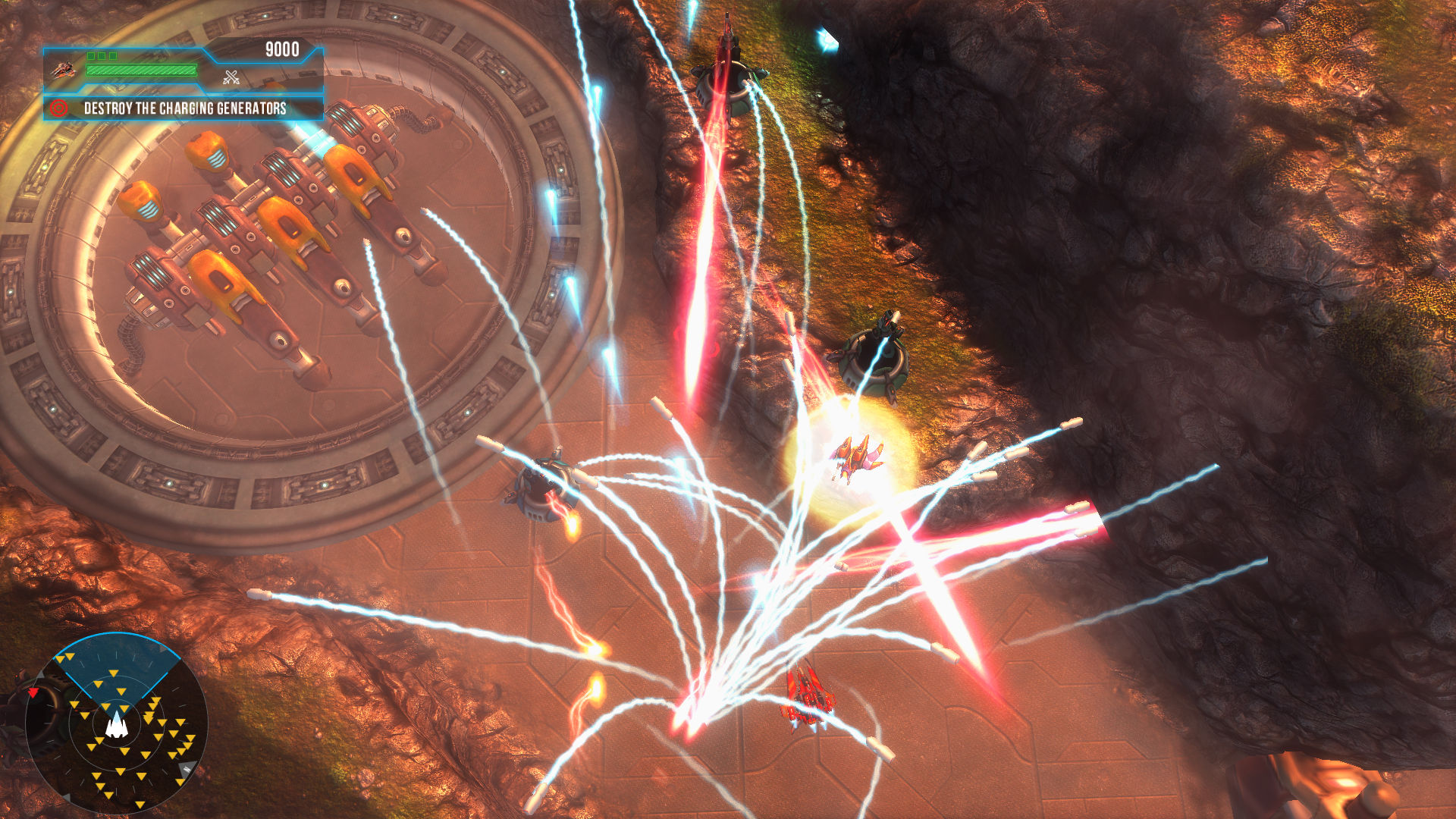Select the red enemy arrow on the radar edge
Screen dimensions: 1456x819
(x=33, y=692)
